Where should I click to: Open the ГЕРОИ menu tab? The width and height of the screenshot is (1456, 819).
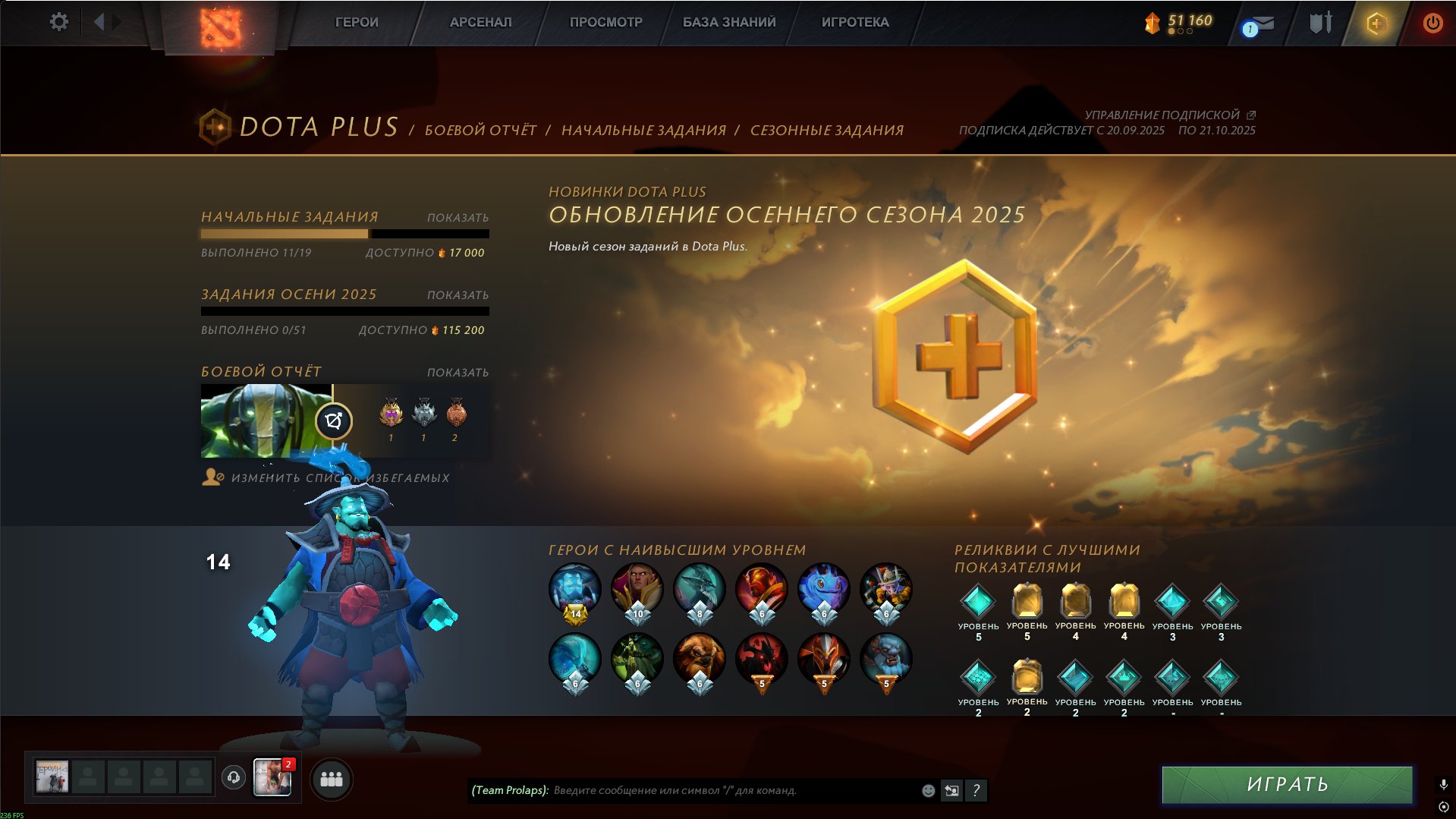click(x=356, y=22)
